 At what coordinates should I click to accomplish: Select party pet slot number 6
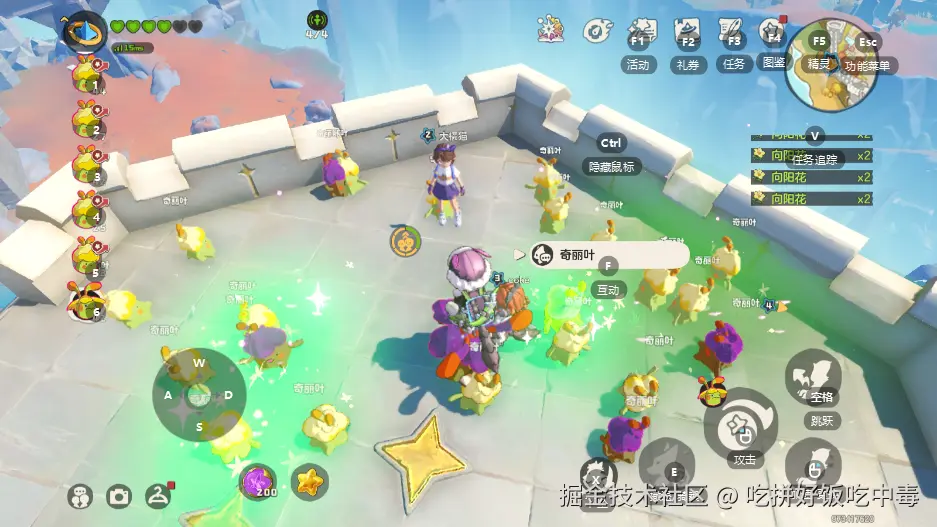[88, 300]
